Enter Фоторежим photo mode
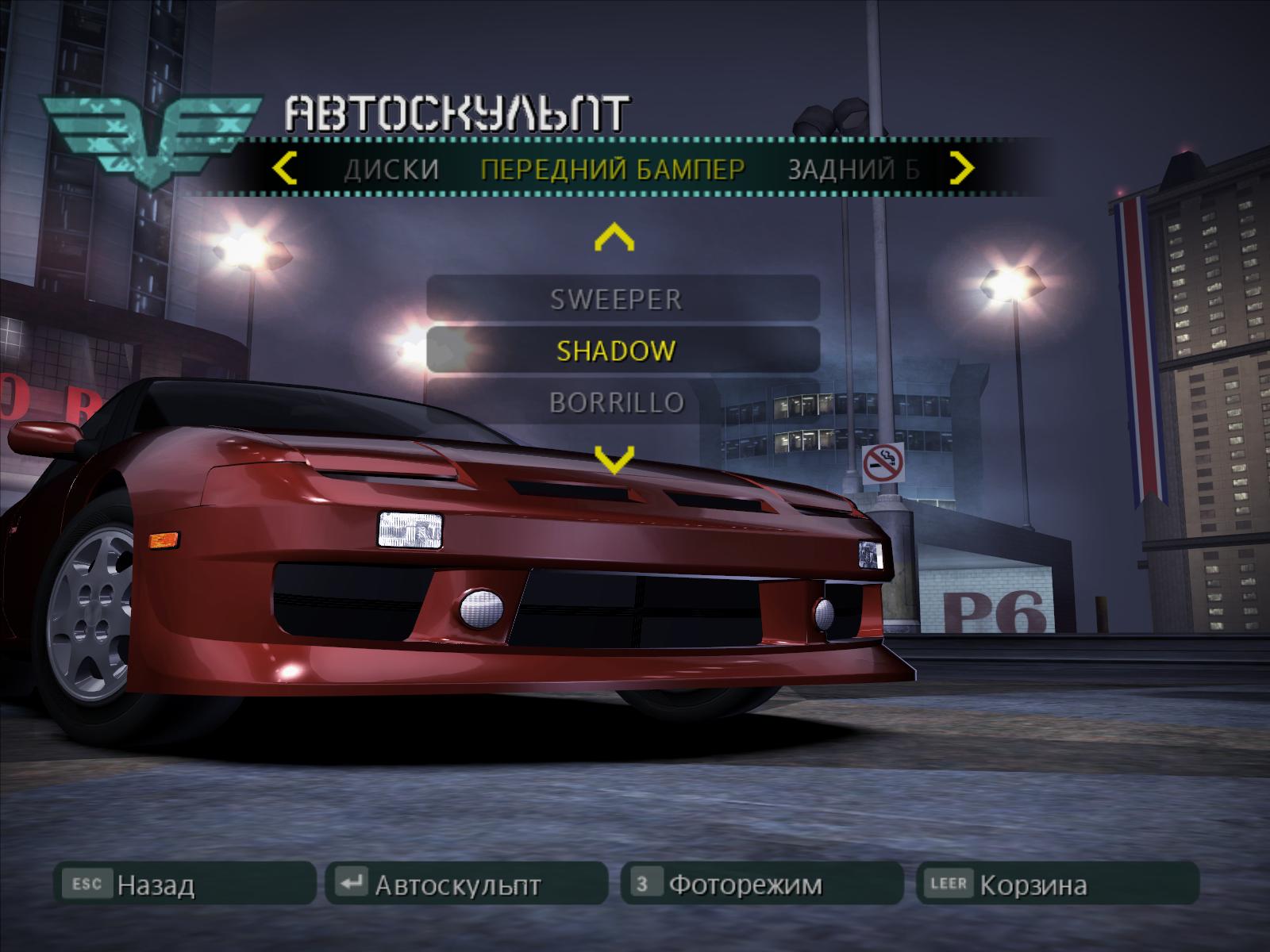Viewport: 1270px width, 952px height. (762, 884)
